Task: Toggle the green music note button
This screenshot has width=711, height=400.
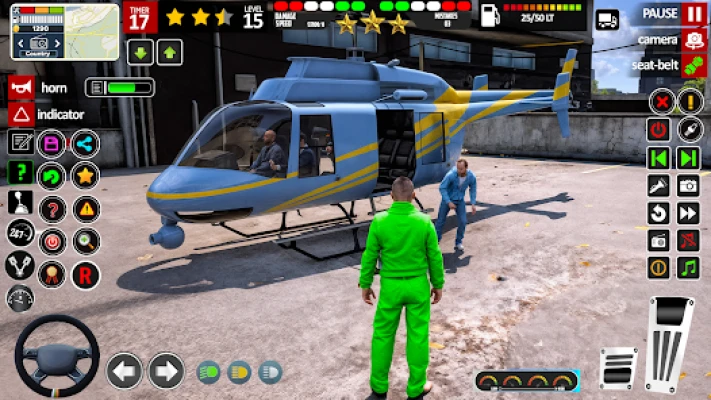Action: coord(688,268)
